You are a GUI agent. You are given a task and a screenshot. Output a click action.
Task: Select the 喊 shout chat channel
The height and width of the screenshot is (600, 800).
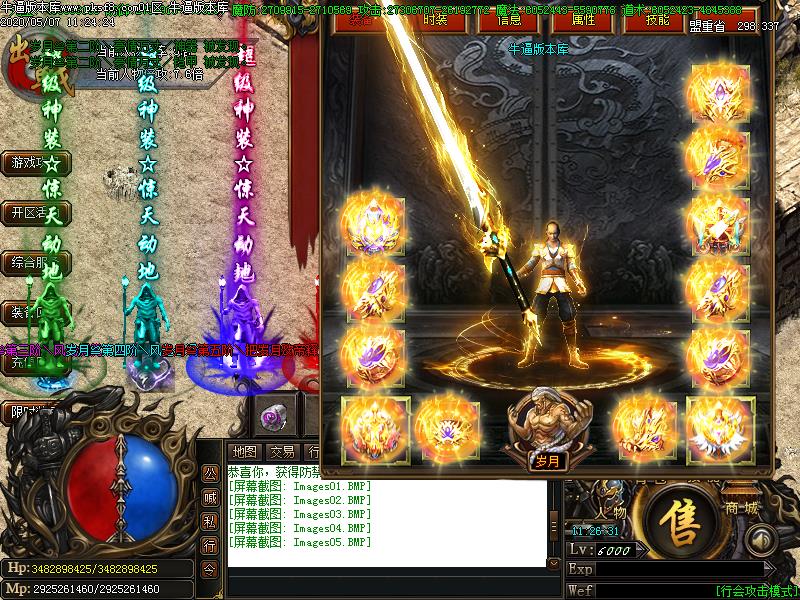(x=210, y=497)
